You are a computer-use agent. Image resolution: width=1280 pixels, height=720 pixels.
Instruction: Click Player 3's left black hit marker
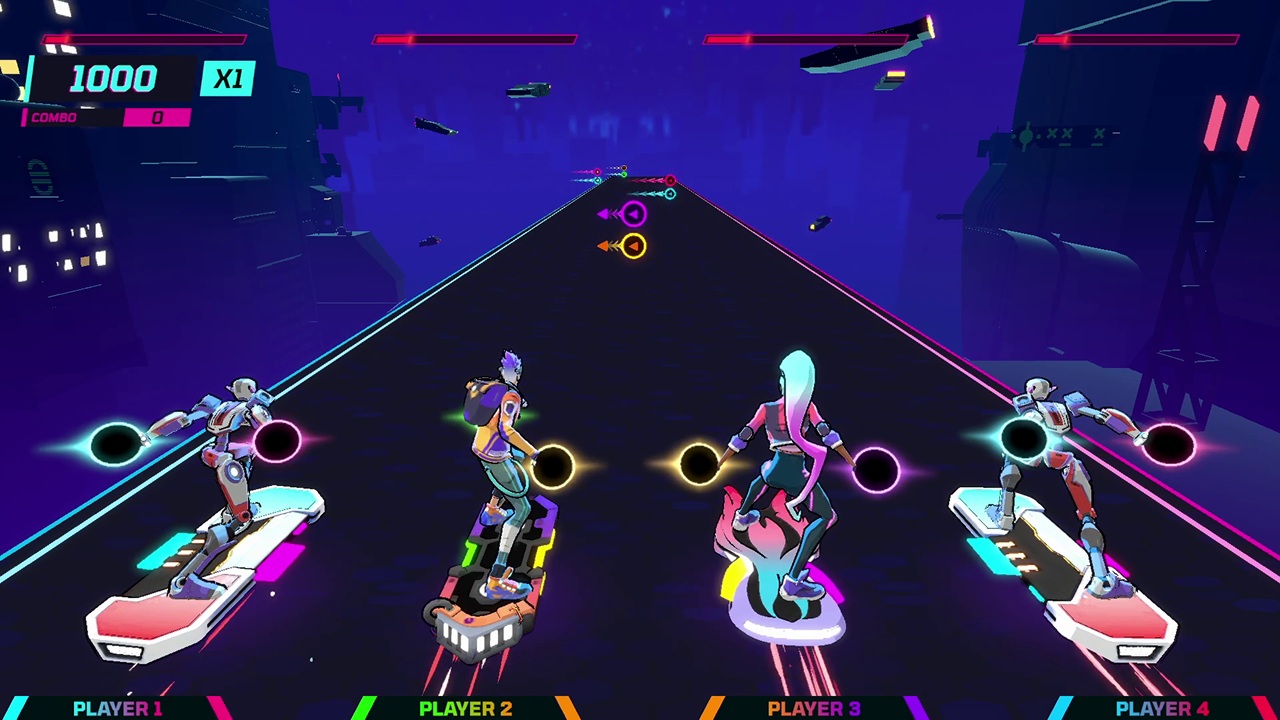pos(700,463)
